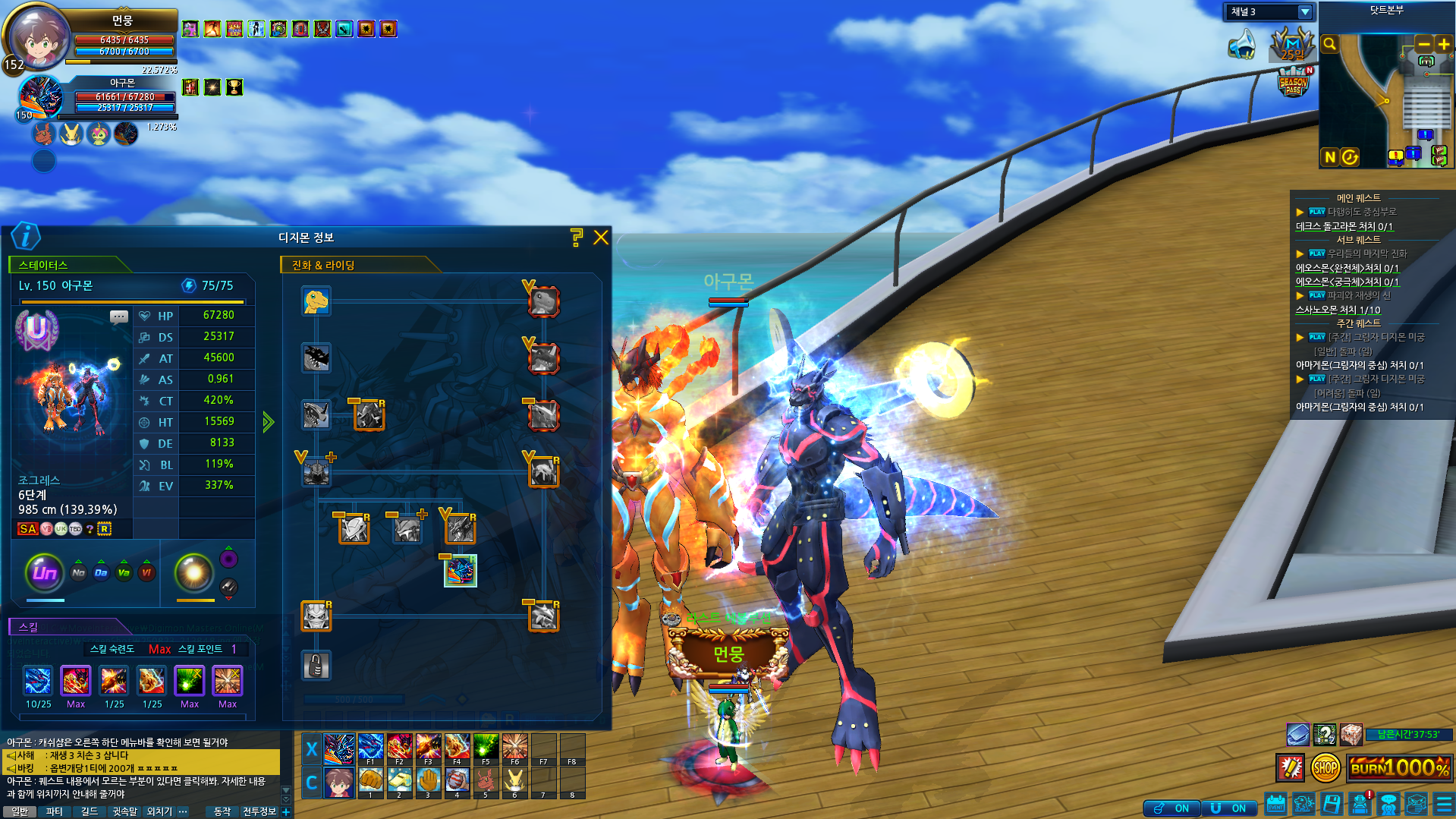Open the three-line main menu icon
Screen dimensions: 1456x819
point(1444,803)
